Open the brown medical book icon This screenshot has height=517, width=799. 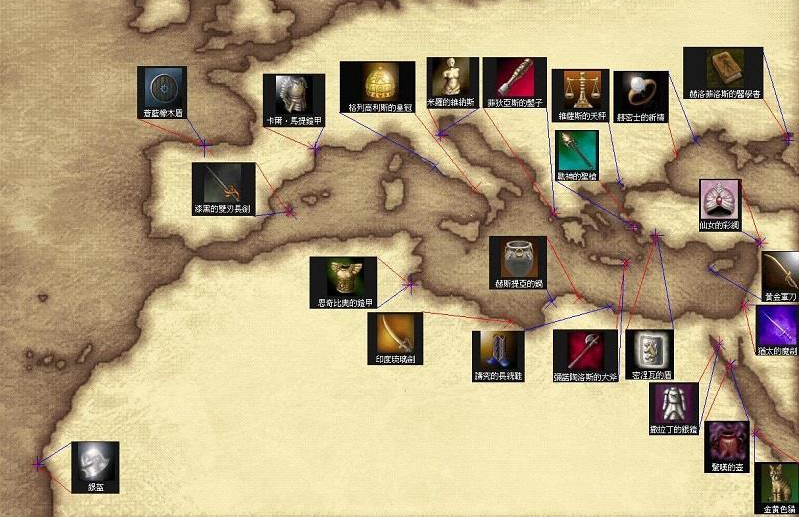[x=722, y=67]
